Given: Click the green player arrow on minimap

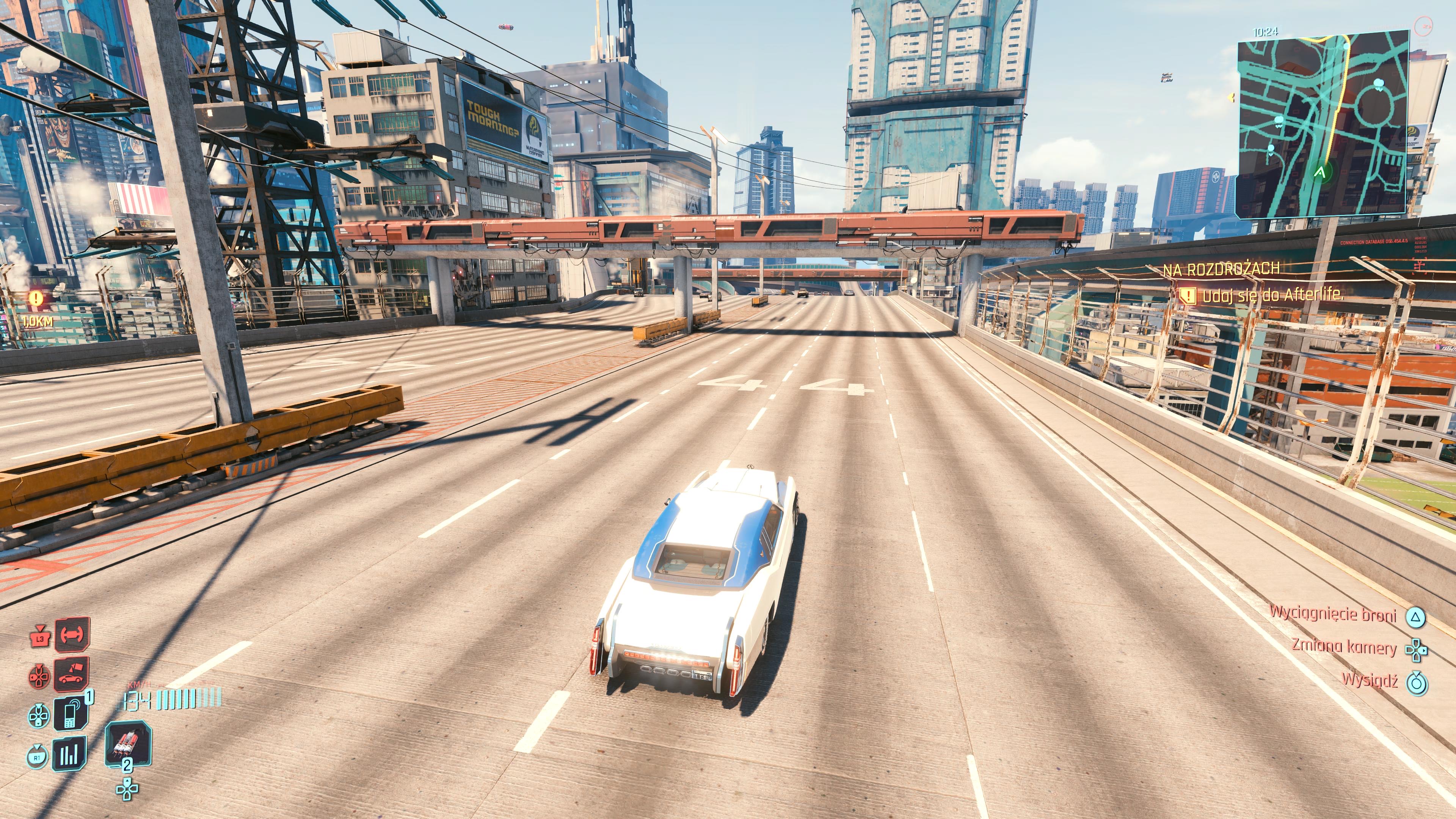Looking at the screenshot, I should (x=1320, y=171).
